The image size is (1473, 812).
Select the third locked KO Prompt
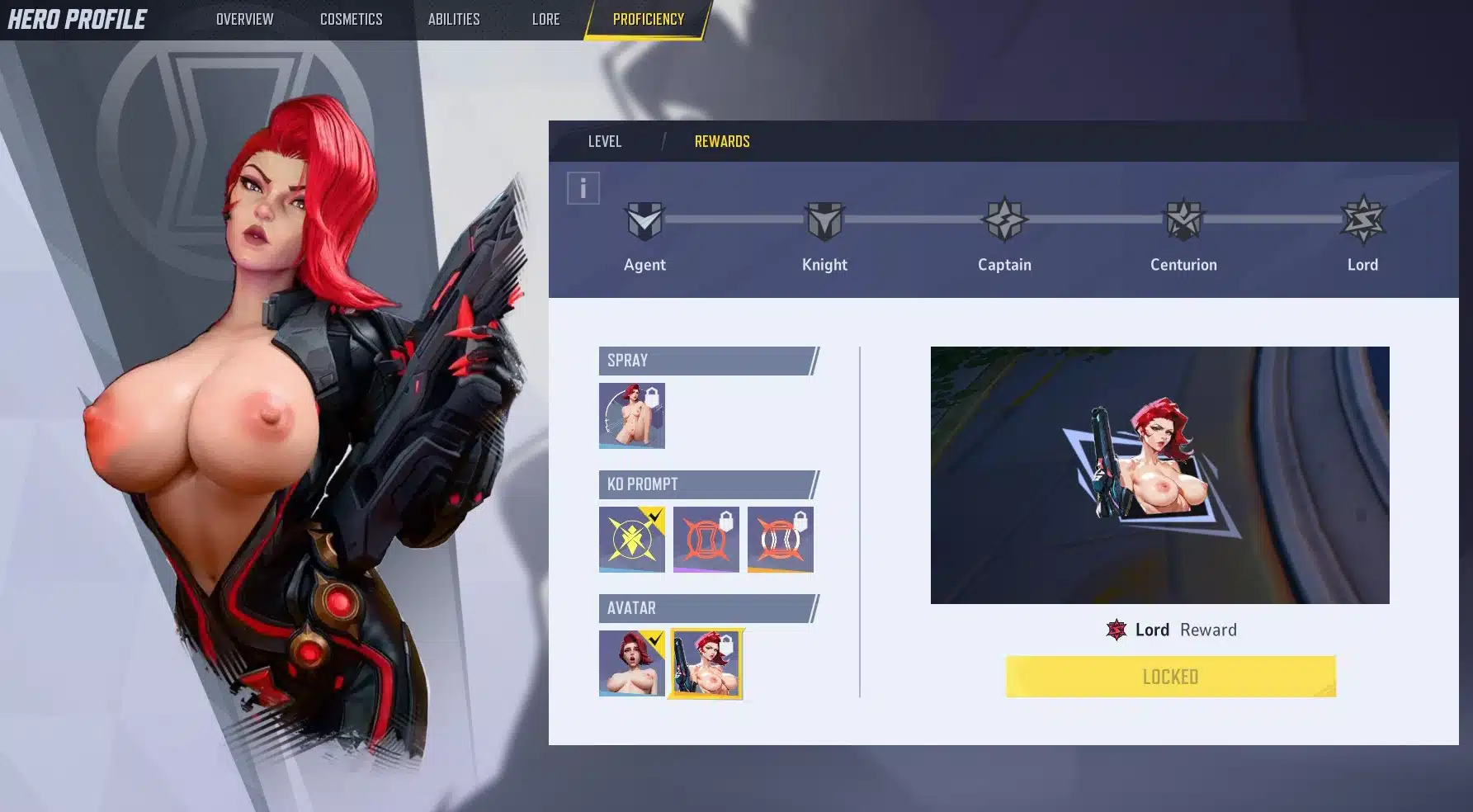pyautogui.click(x=779, y=539)
